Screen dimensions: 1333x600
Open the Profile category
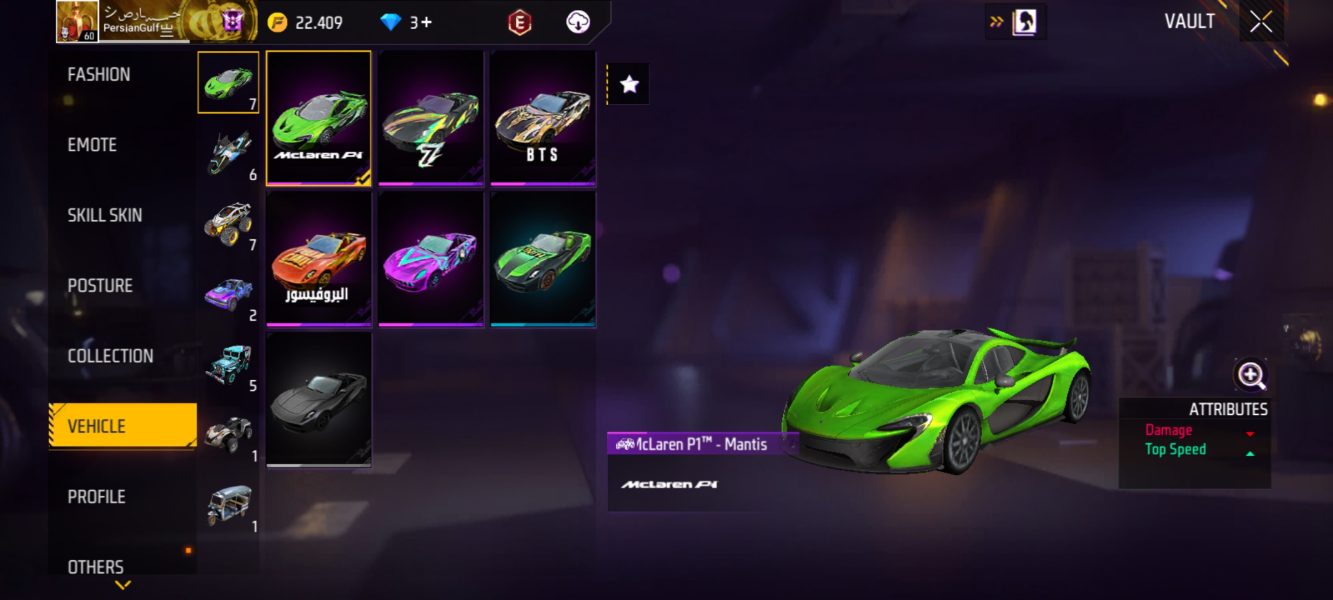97,497
